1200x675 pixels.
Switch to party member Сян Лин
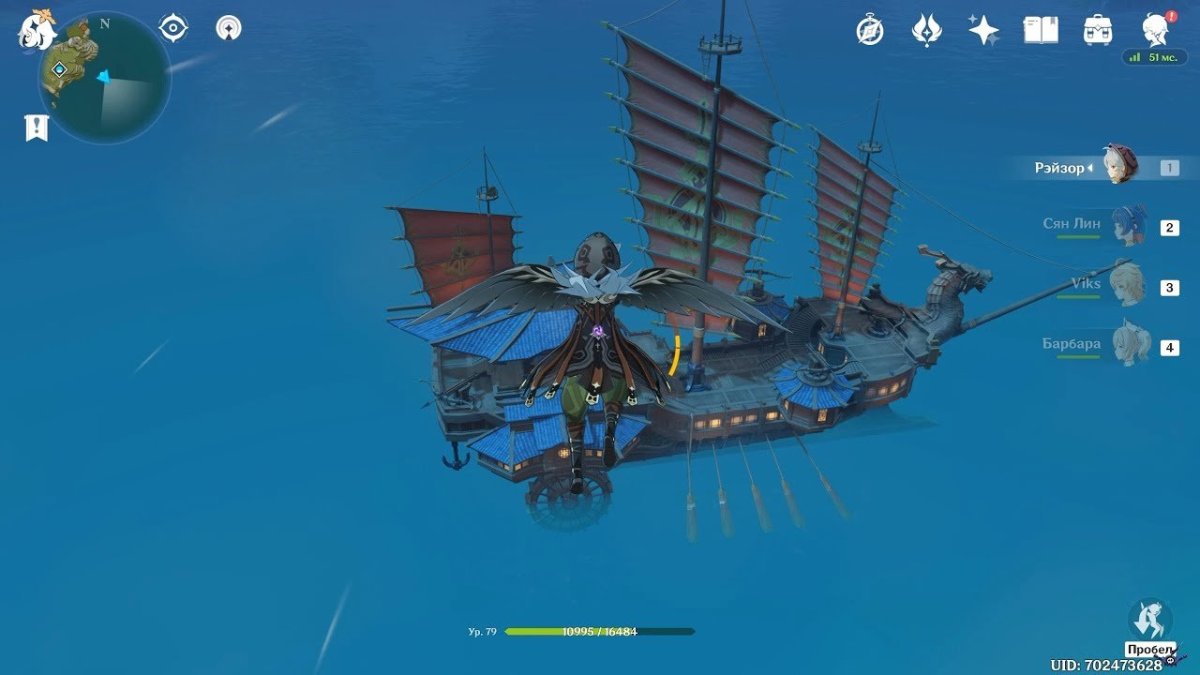pyautogui.click(x=1128, y=226)
